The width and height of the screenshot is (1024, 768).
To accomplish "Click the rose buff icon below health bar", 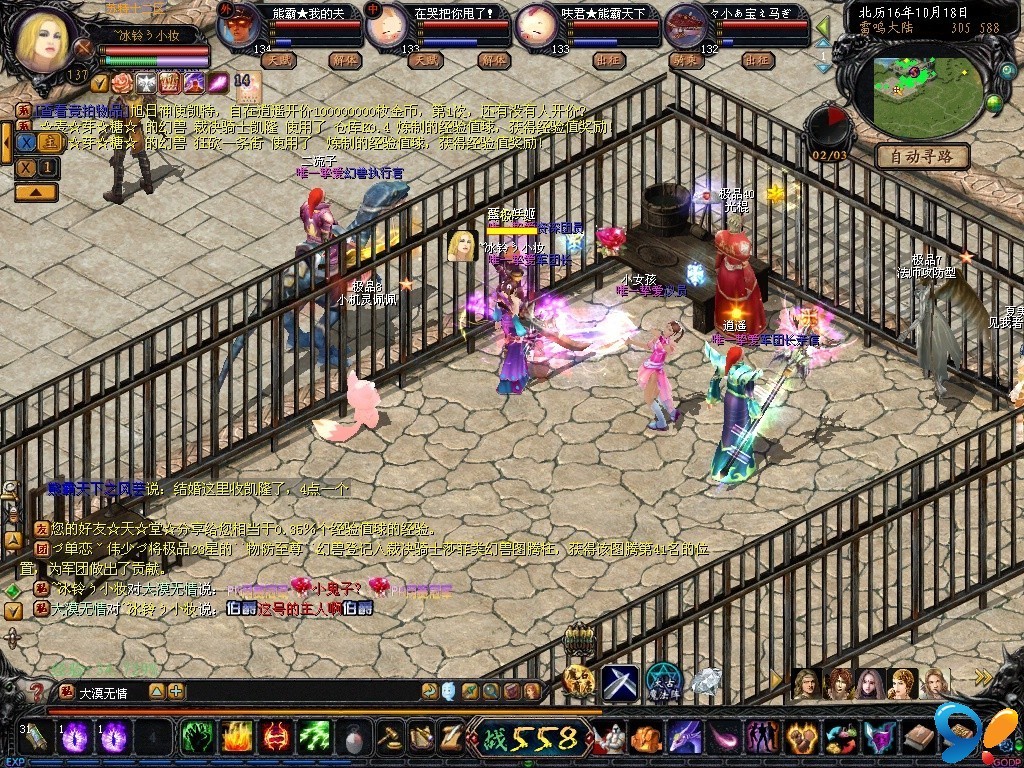I will pos(122,82).
